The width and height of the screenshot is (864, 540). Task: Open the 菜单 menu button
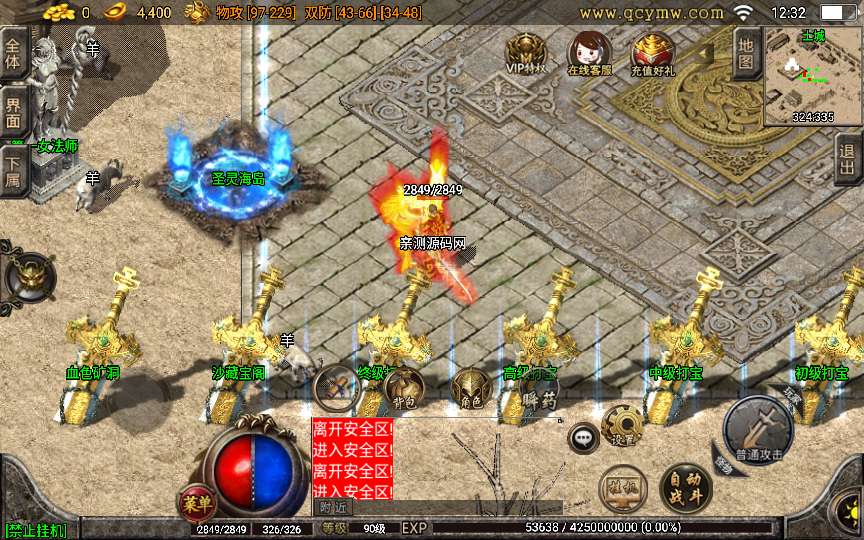pos(194,500)
